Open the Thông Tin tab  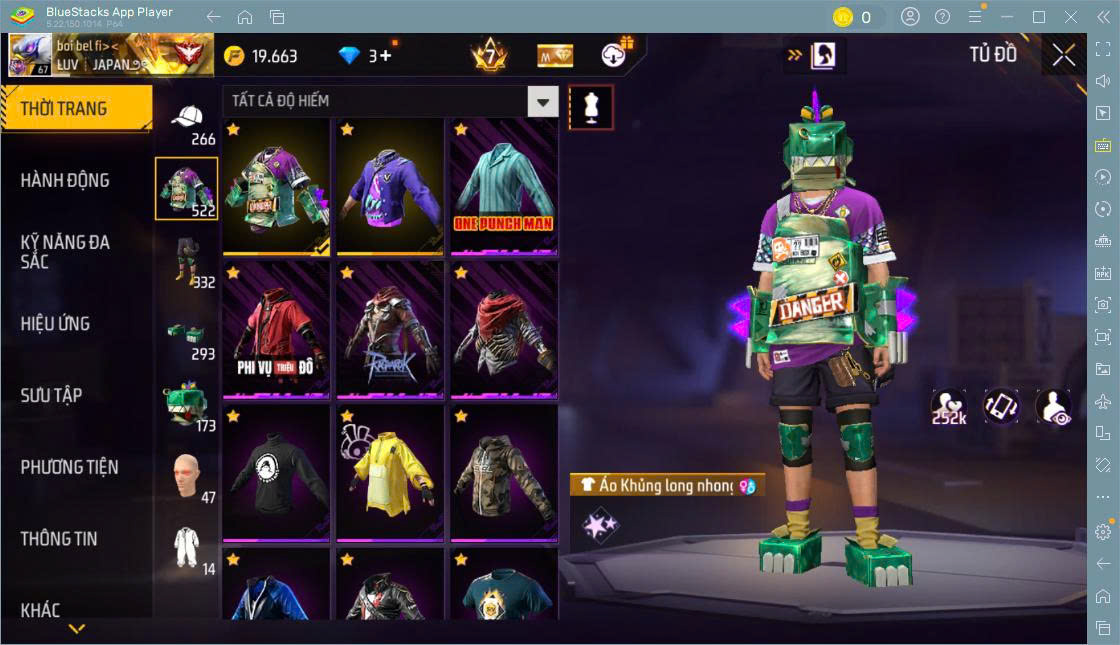[x=59, y=538]
